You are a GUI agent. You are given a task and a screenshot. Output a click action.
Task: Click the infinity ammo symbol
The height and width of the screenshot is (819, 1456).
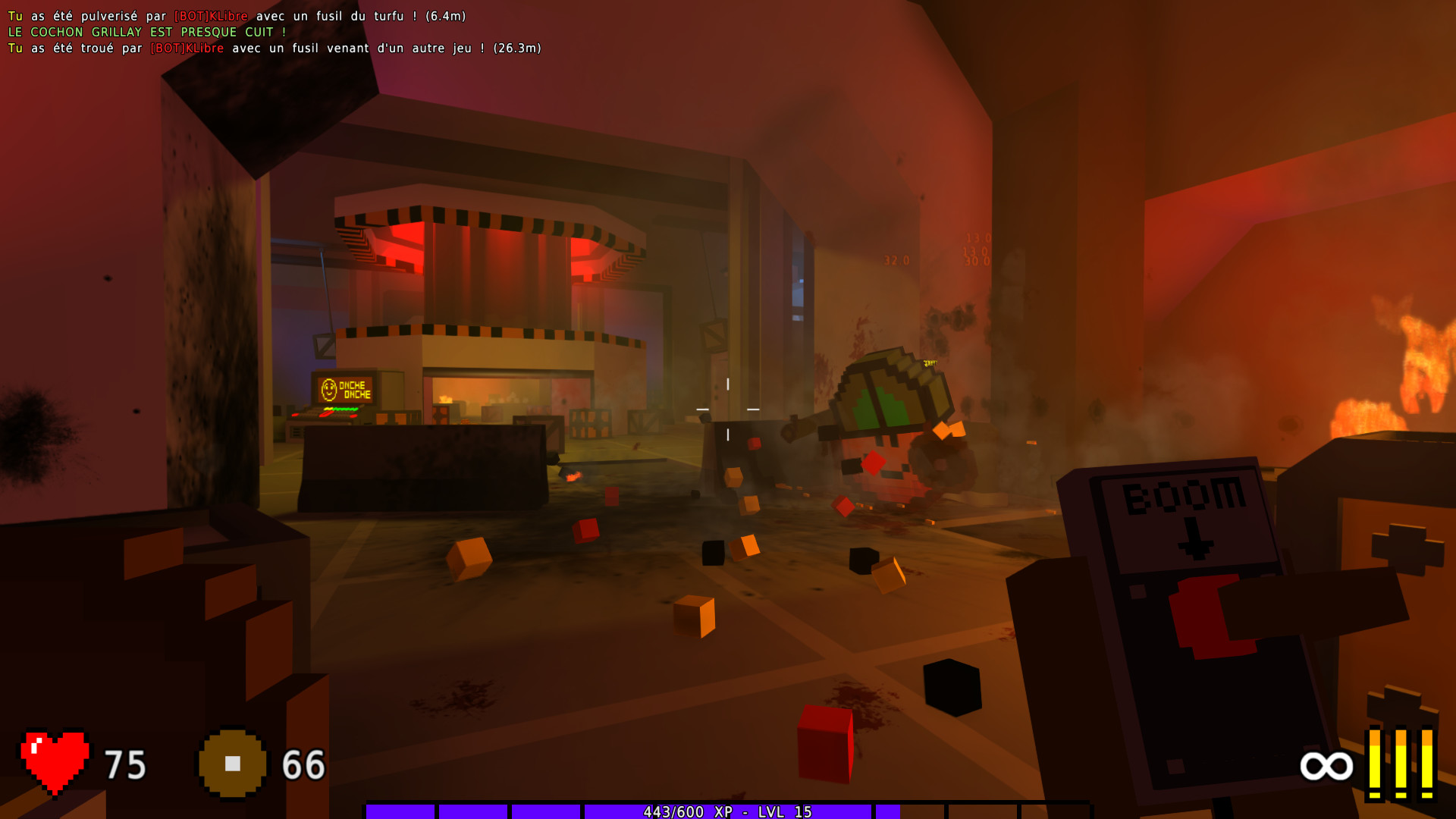pos(1326,767)
